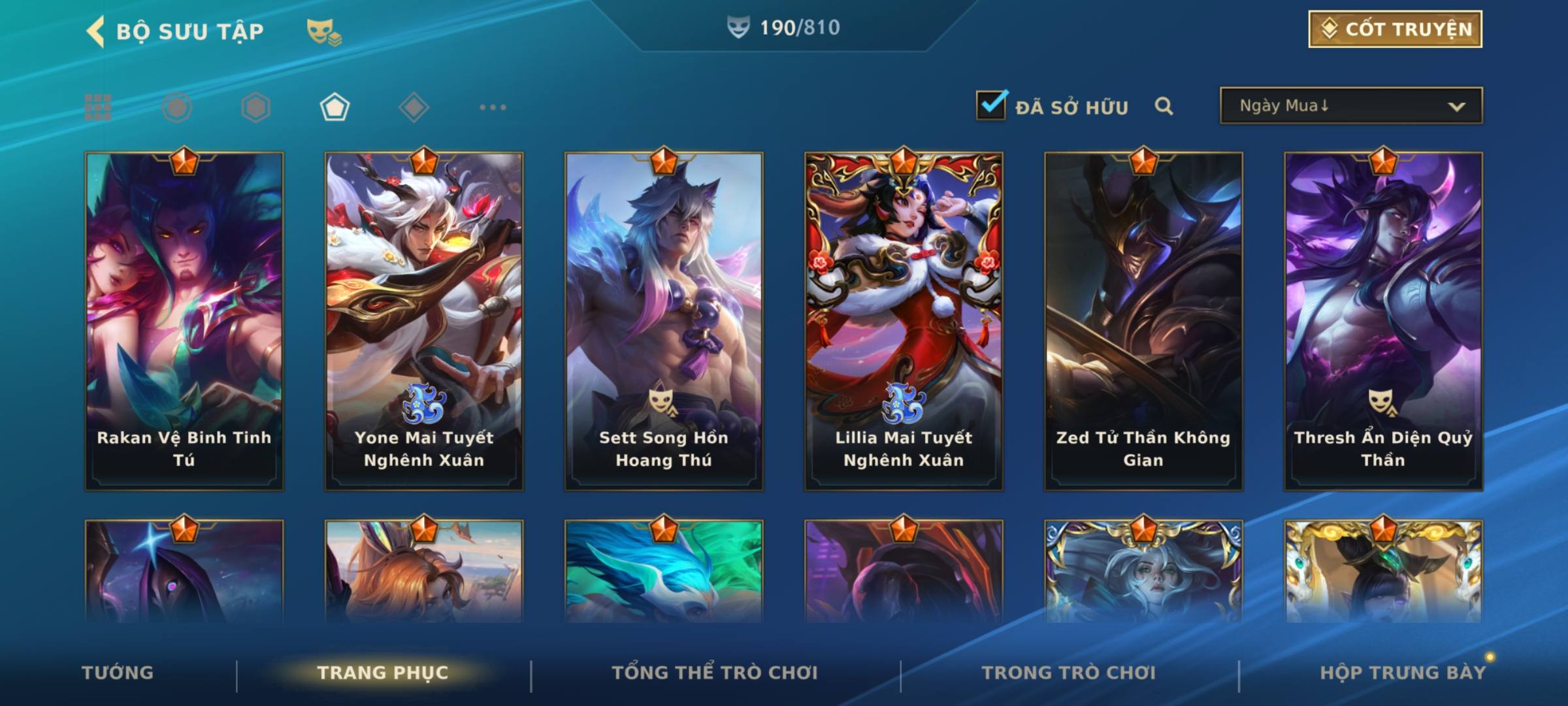This screenshot has width=1568, height=706.
Task: Choose Yone Mai Tuyết Nghênh Xuân skin
Action: coord(424,321)
